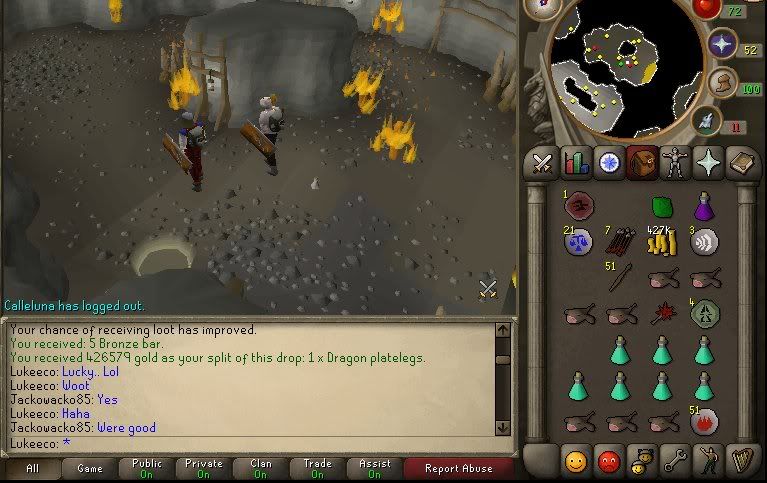767x483 pixels.
Task: Open the Ignore List tab
Action: pyautogui.click(x=608, y=461)
